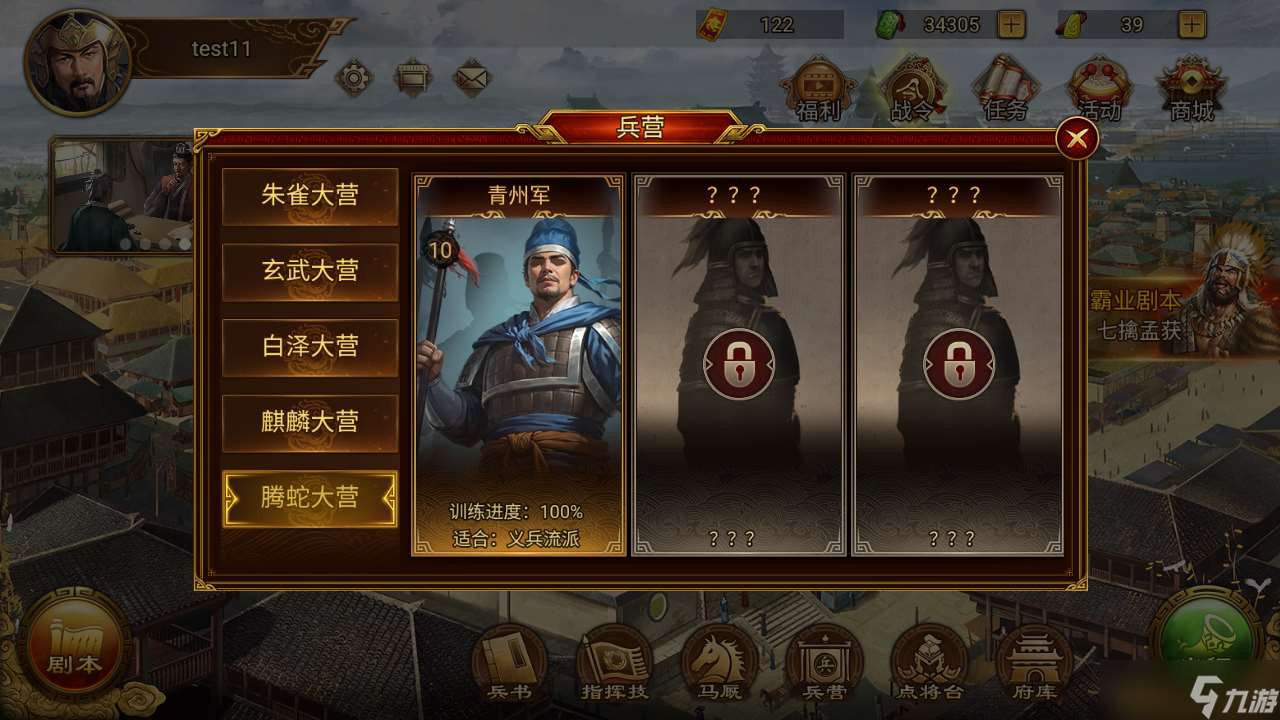
Task: Tap the first locked ??? troop slot
Action: tap(742, 363)
